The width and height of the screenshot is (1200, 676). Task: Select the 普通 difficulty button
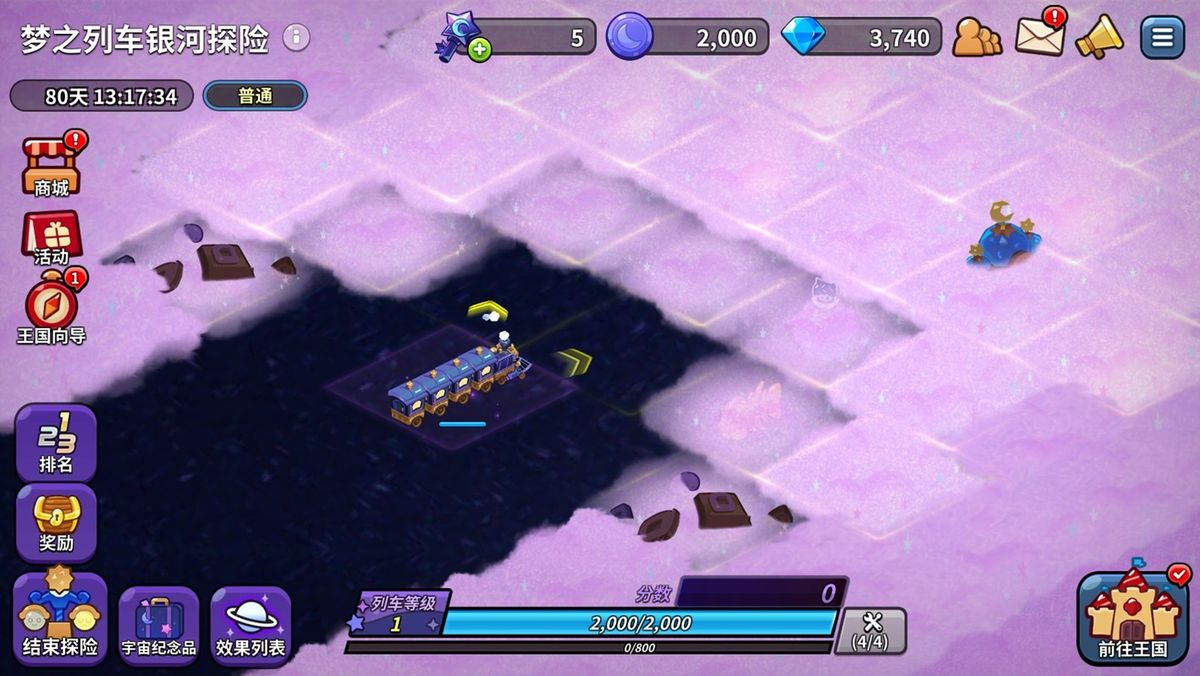[x=255, y=96]
